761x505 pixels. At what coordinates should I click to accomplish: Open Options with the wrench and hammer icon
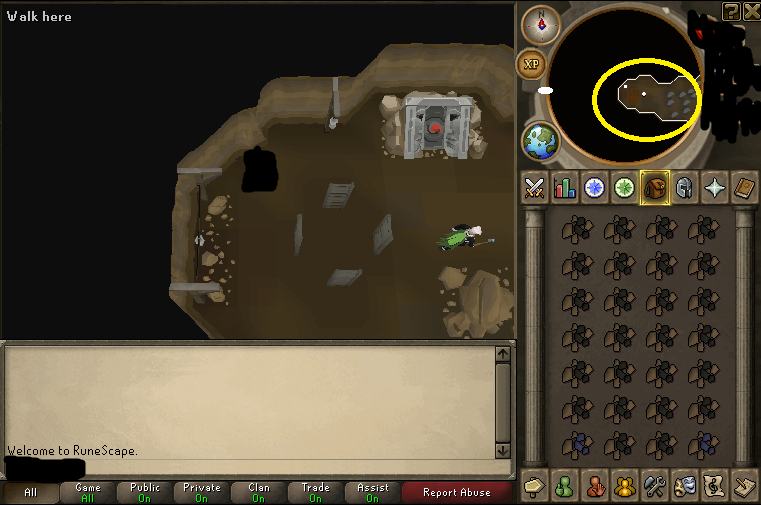tap(655, 484)
